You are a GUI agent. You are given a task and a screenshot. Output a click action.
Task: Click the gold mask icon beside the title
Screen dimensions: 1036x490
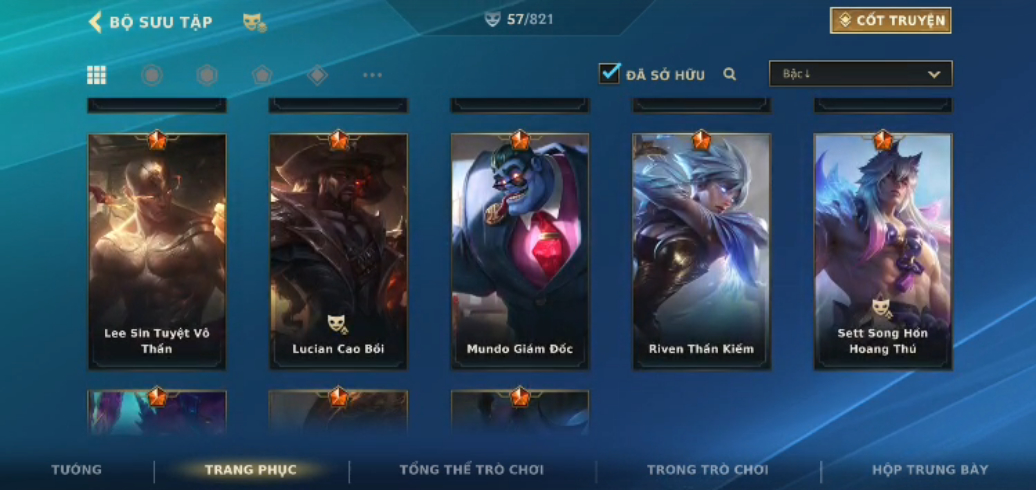[254, 22]
